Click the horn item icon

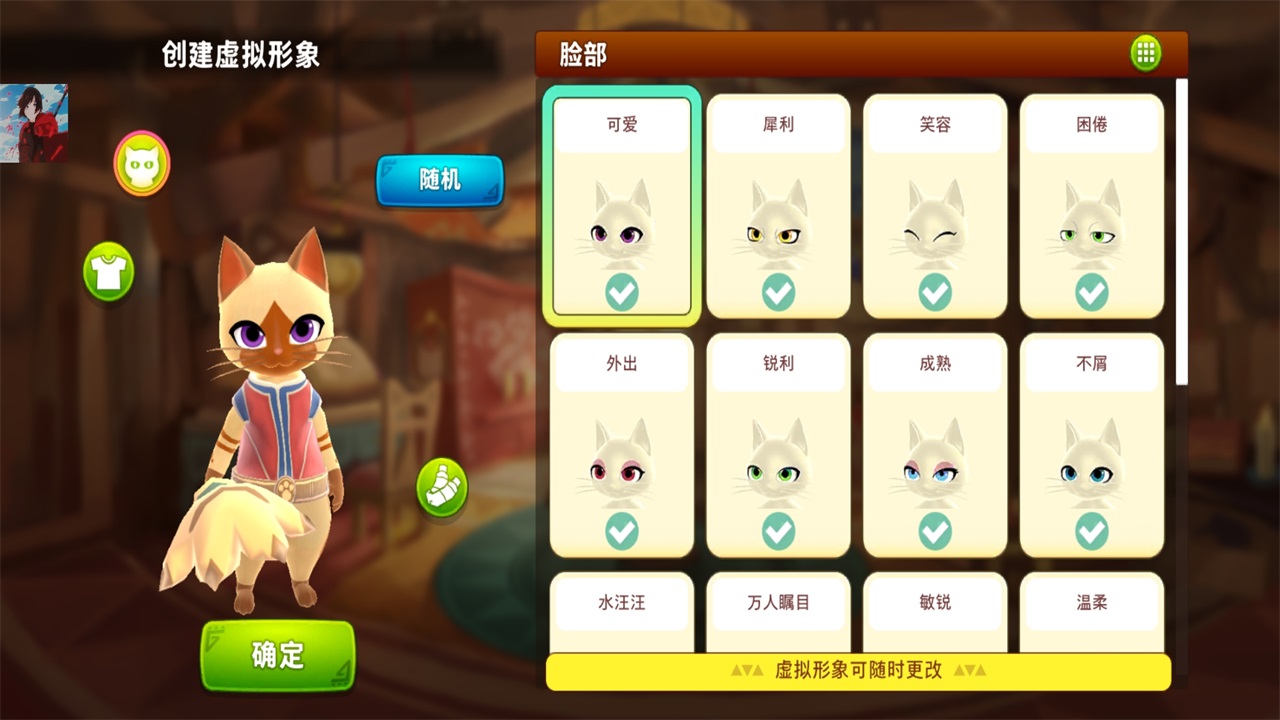coord(440,491)
